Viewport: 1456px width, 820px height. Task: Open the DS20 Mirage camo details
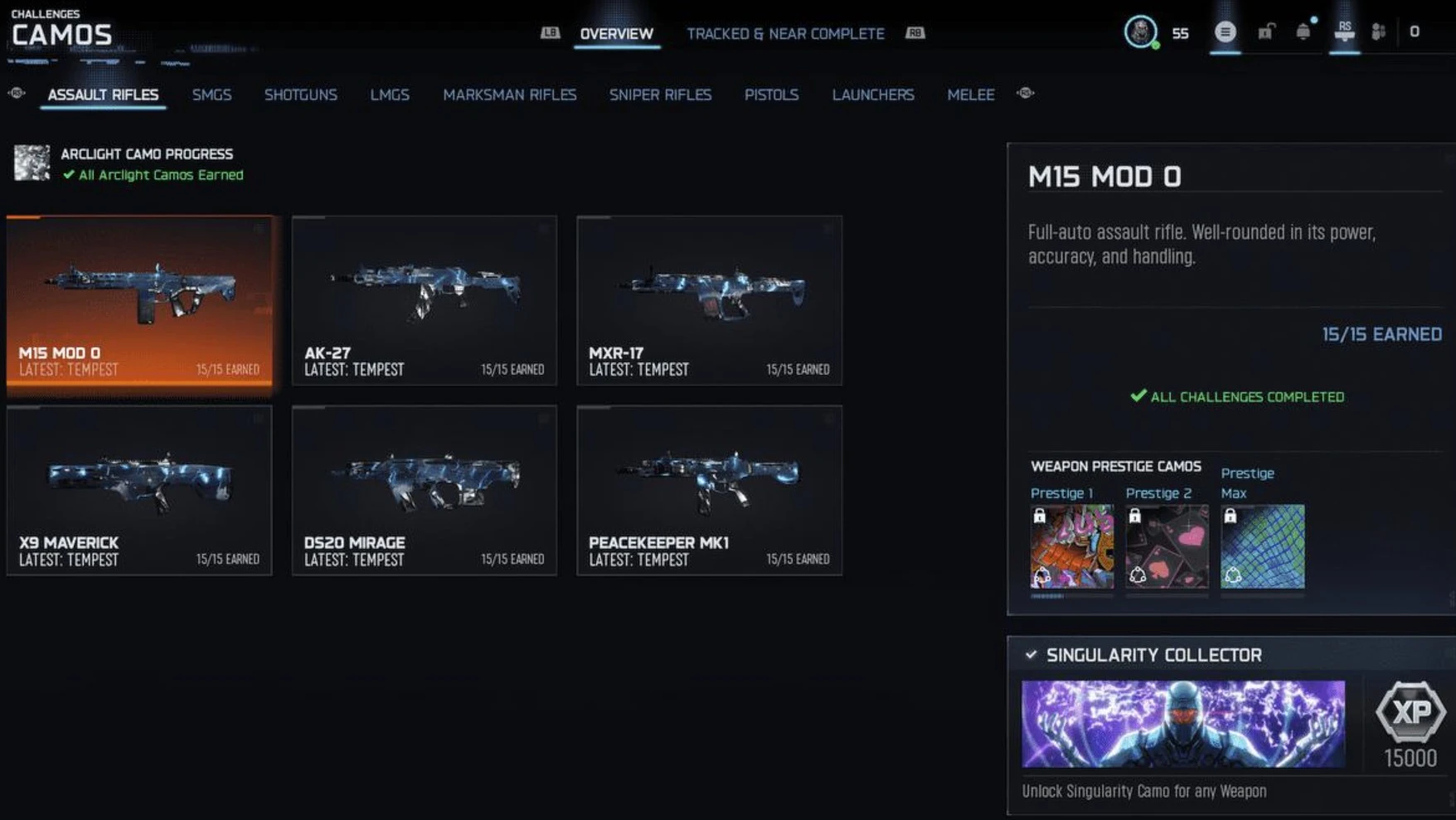[425, 489]
